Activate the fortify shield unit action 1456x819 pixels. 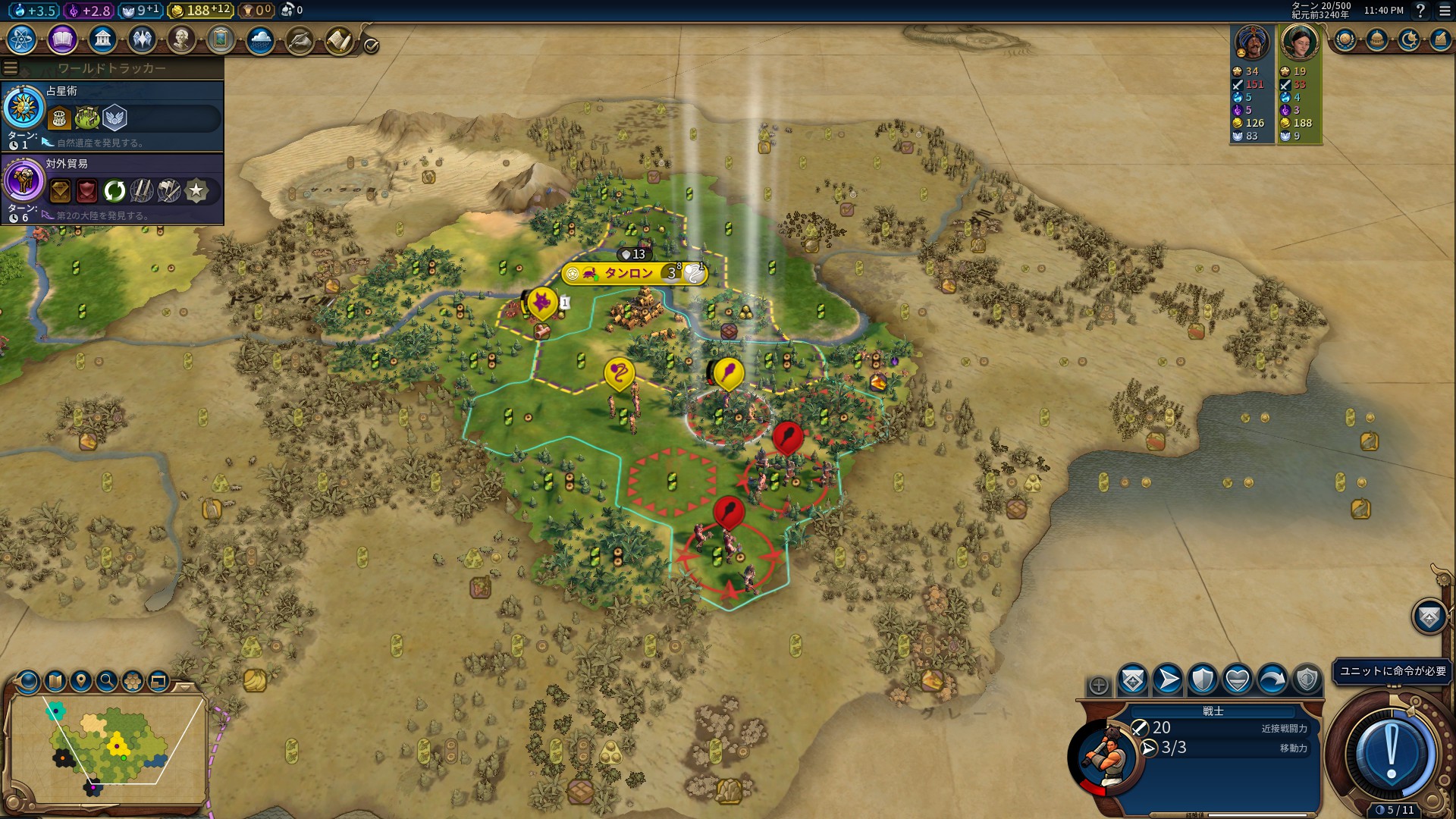pyautogui.click(x=1203, y=679)
